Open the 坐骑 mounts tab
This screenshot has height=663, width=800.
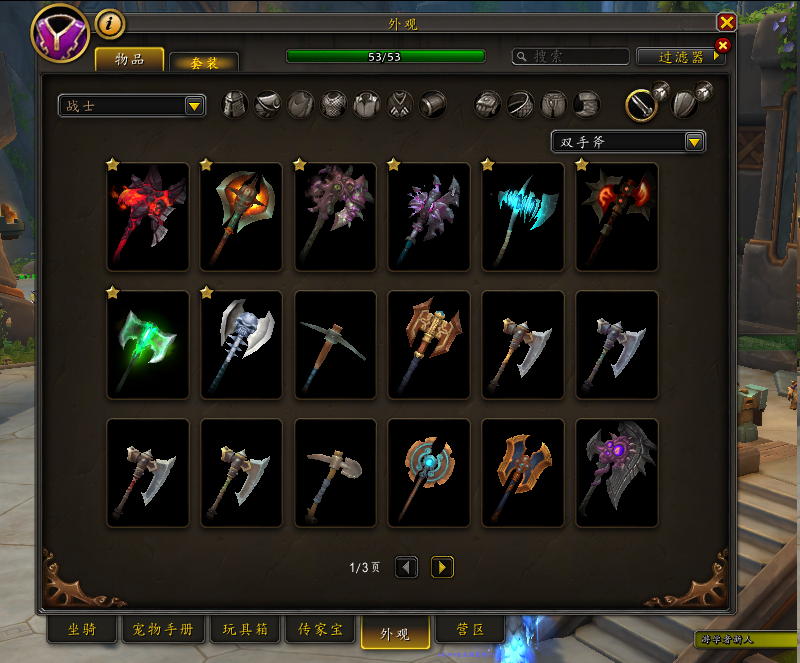(x=82, y=629)
